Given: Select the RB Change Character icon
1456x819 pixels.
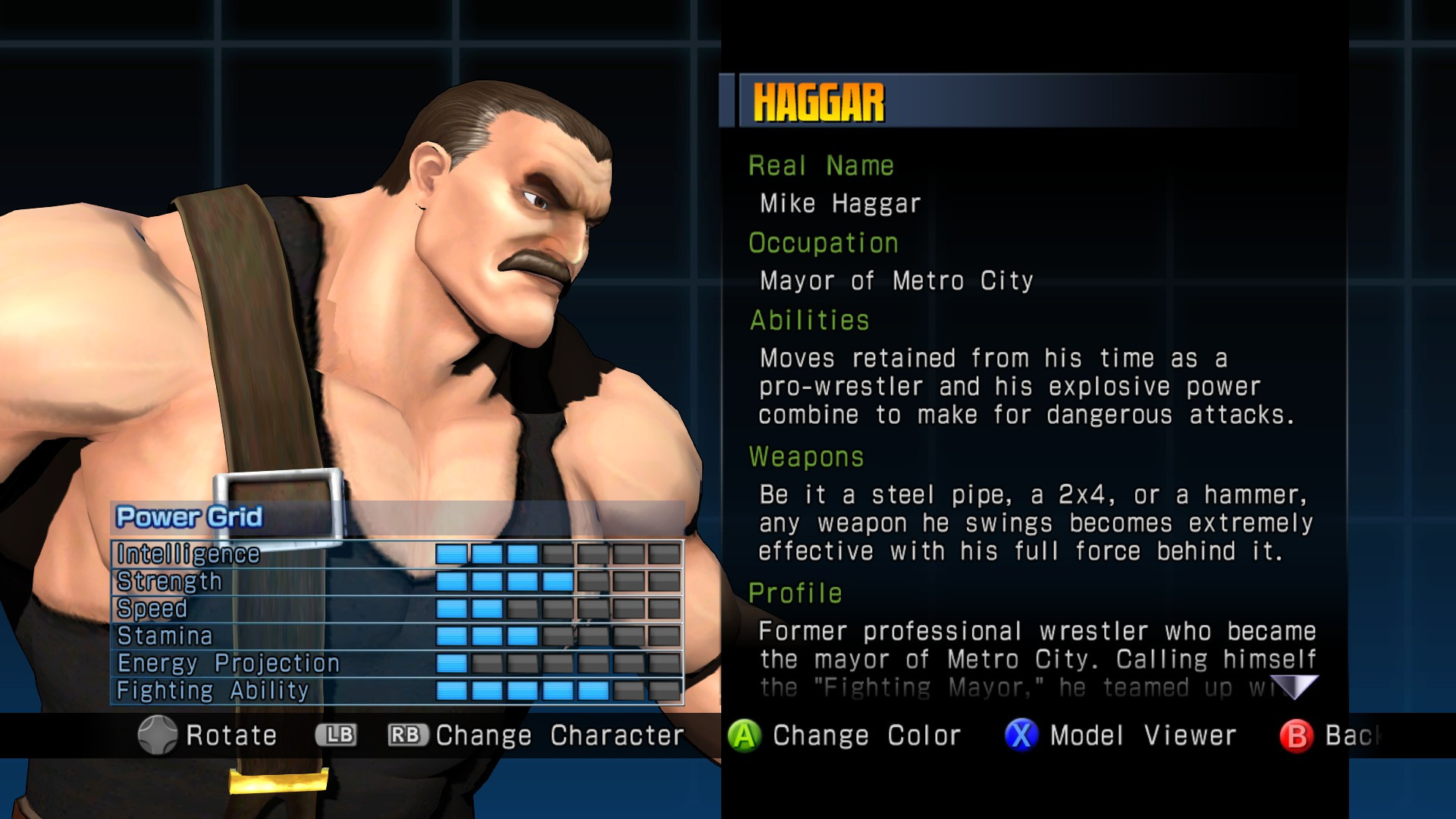Looking at the screenshot, I should (x=406, y=734).
